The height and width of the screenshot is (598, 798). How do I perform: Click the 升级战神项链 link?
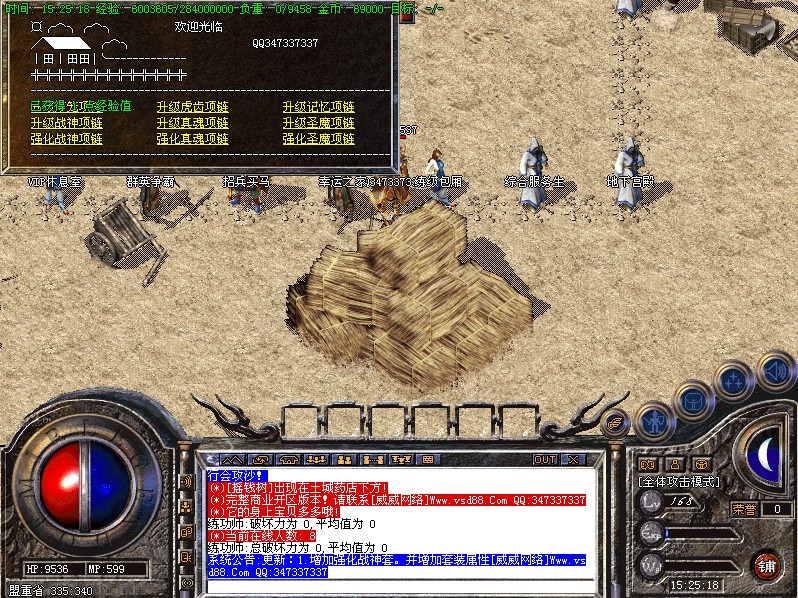[66, 123]
